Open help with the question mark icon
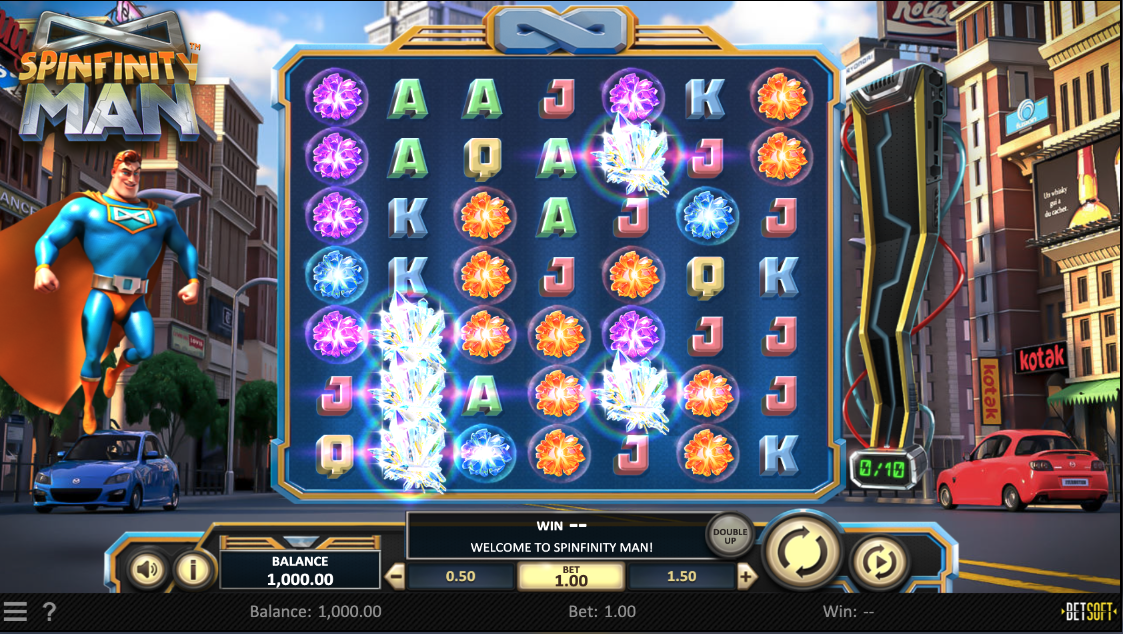This screenshot has width=1123, height=634. coord(49,611)
